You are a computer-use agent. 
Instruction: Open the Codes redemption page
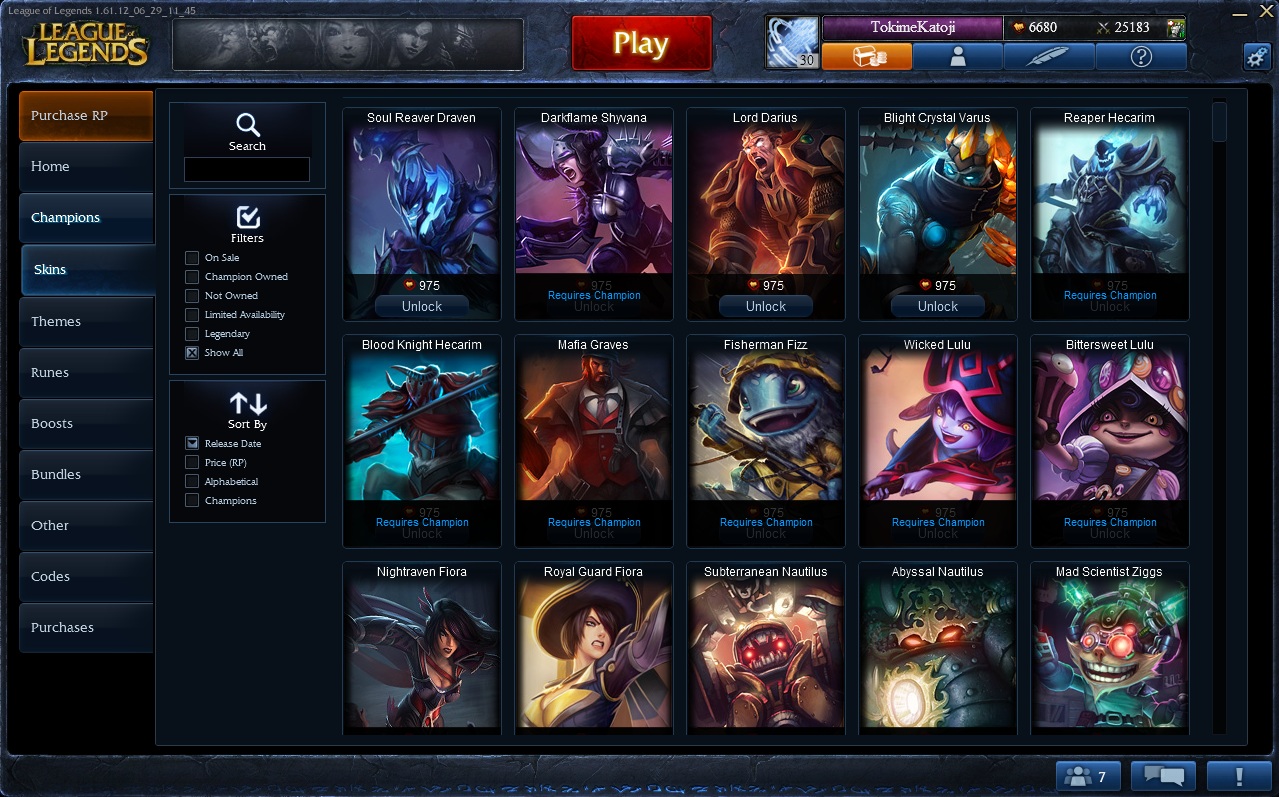(x=86, y=577)
